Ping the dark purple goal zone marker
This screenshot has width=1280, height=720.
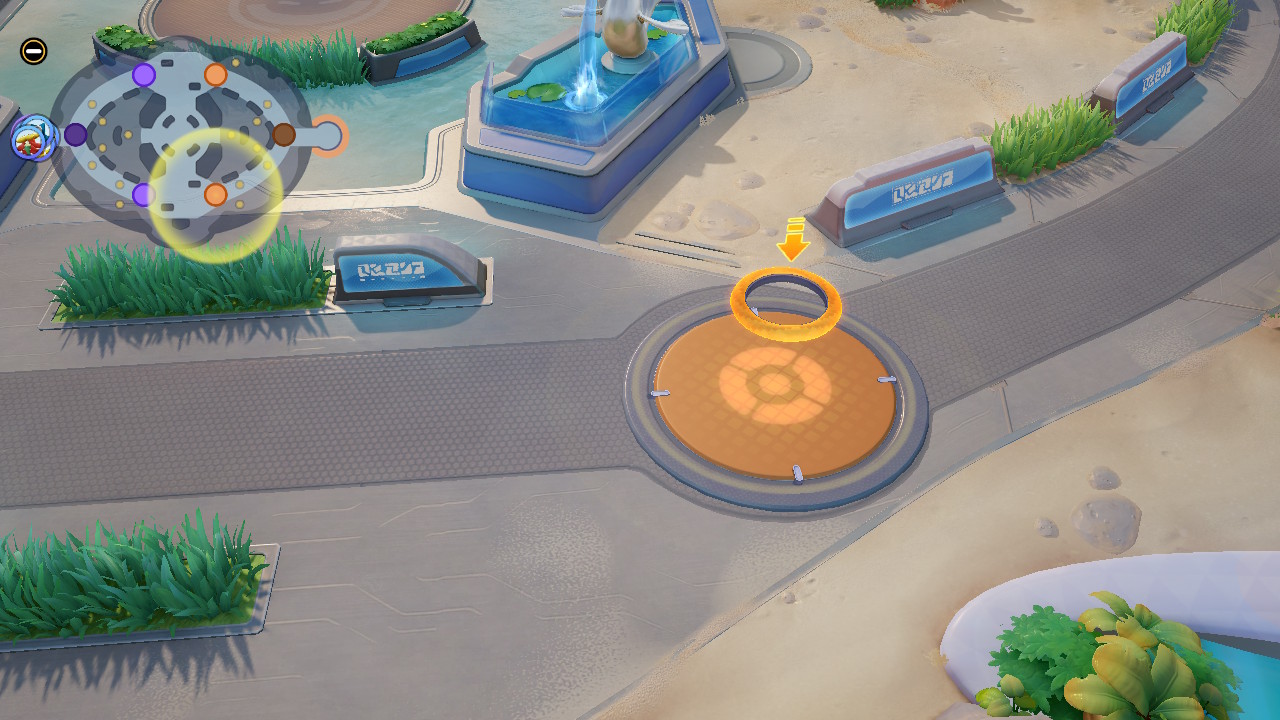76,135
